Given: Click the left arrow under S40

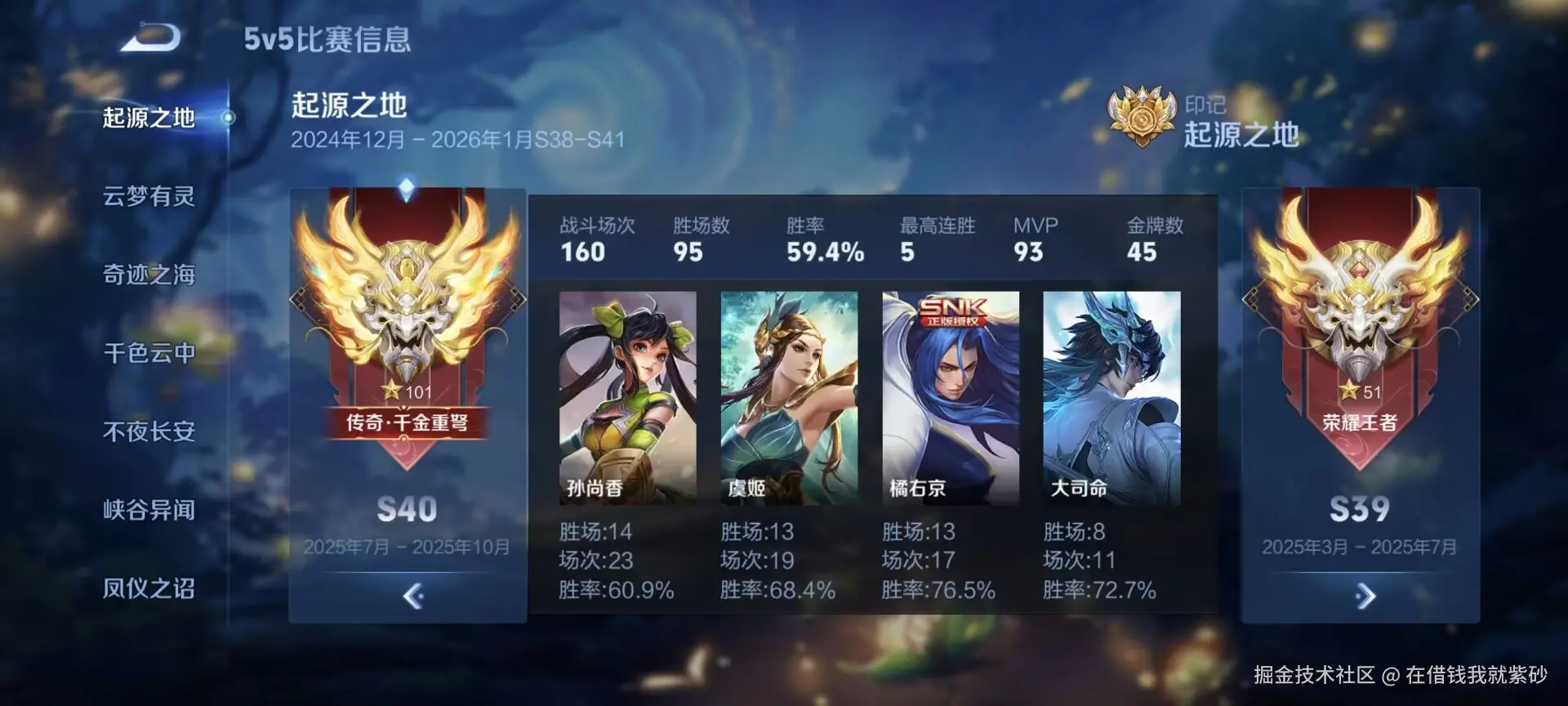Looking at the screenshot, I should click(413, 597).
